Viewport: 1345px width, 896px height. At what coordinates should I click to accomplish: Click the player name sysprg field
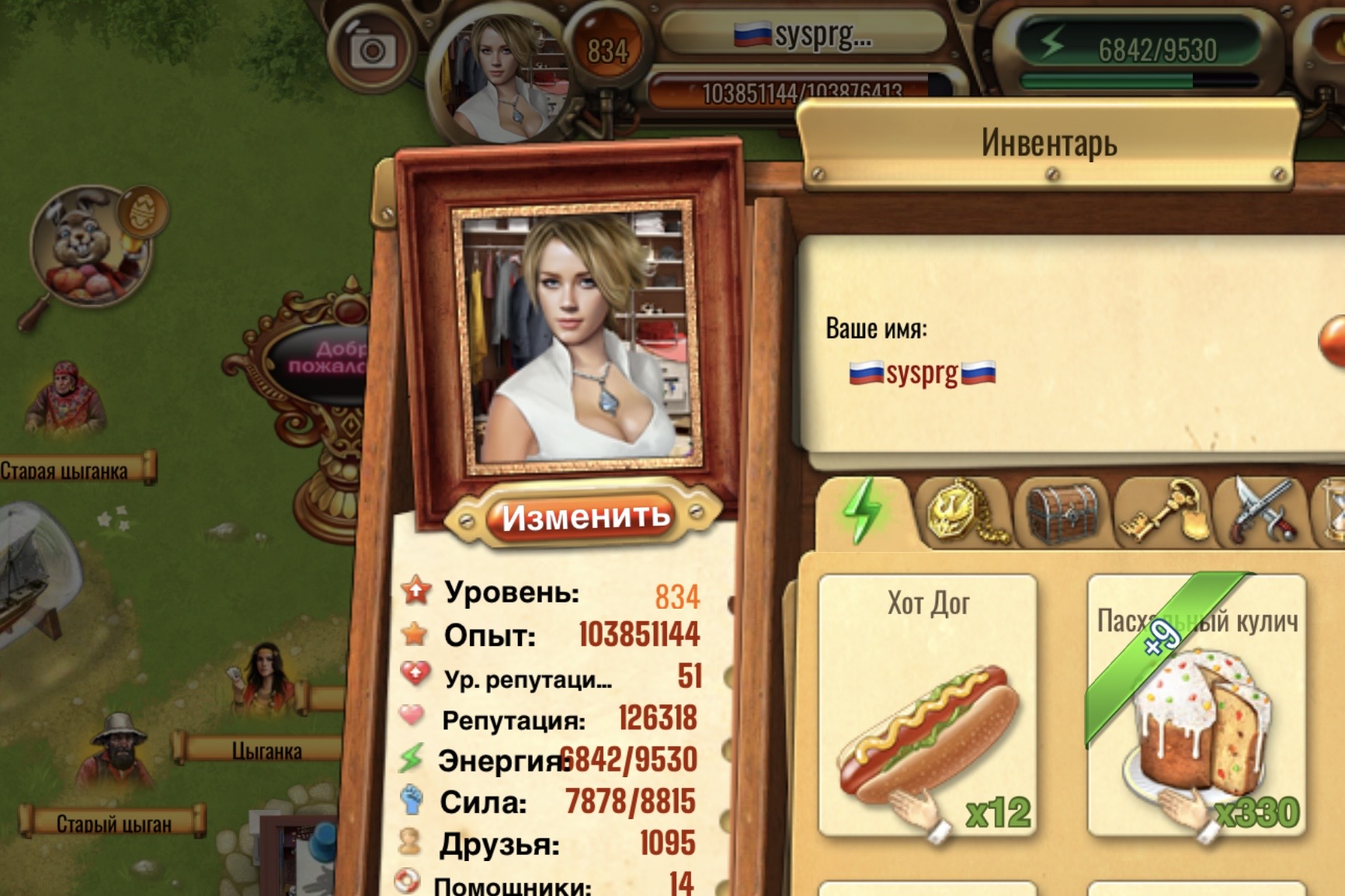[x=922, y=373]
